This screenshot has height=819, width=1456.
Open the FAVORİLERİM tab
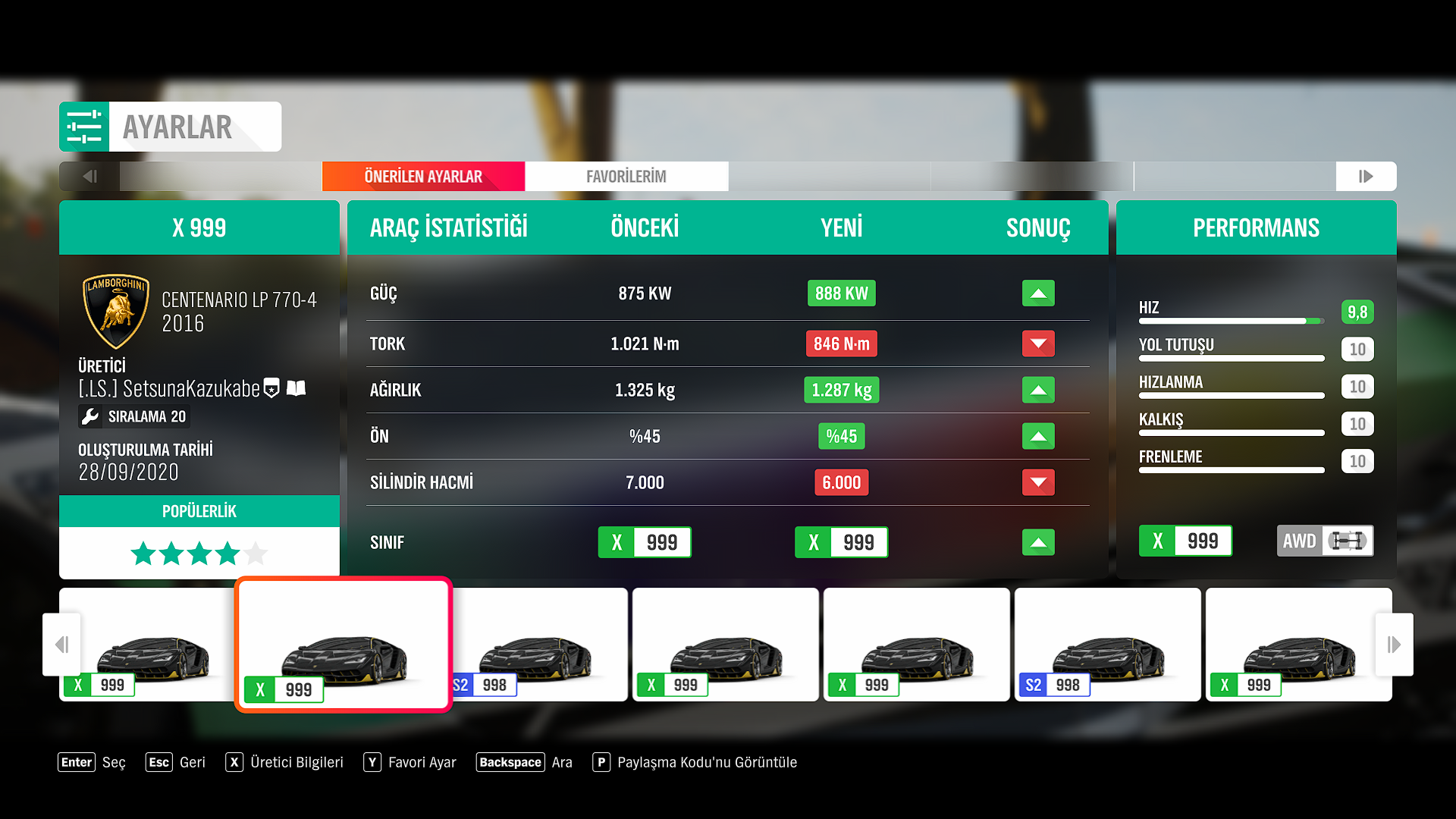[x=626, y=177]
